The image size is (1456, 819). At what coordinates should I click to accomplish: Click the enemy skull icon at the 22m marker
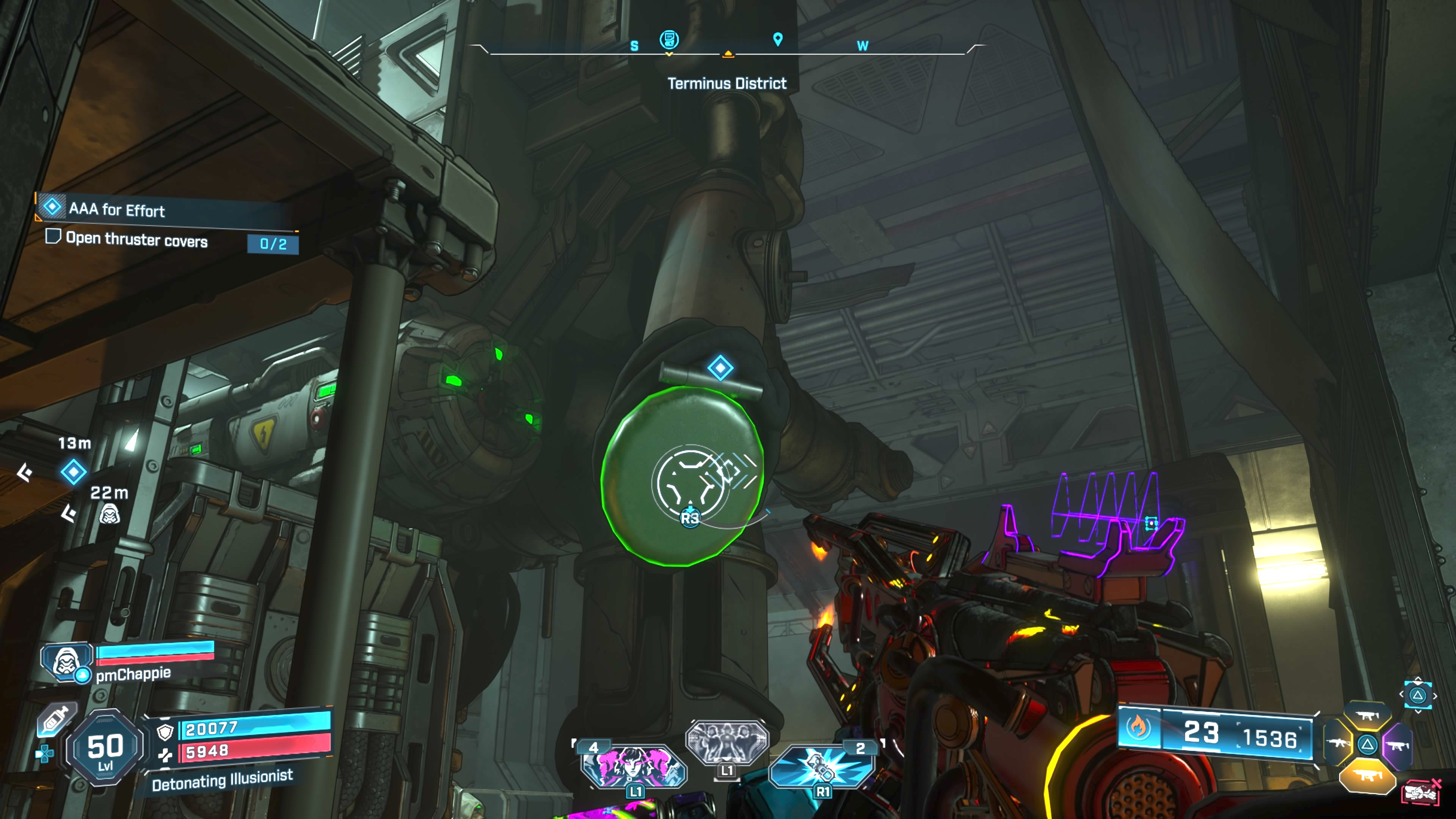[x=110, y=515]
